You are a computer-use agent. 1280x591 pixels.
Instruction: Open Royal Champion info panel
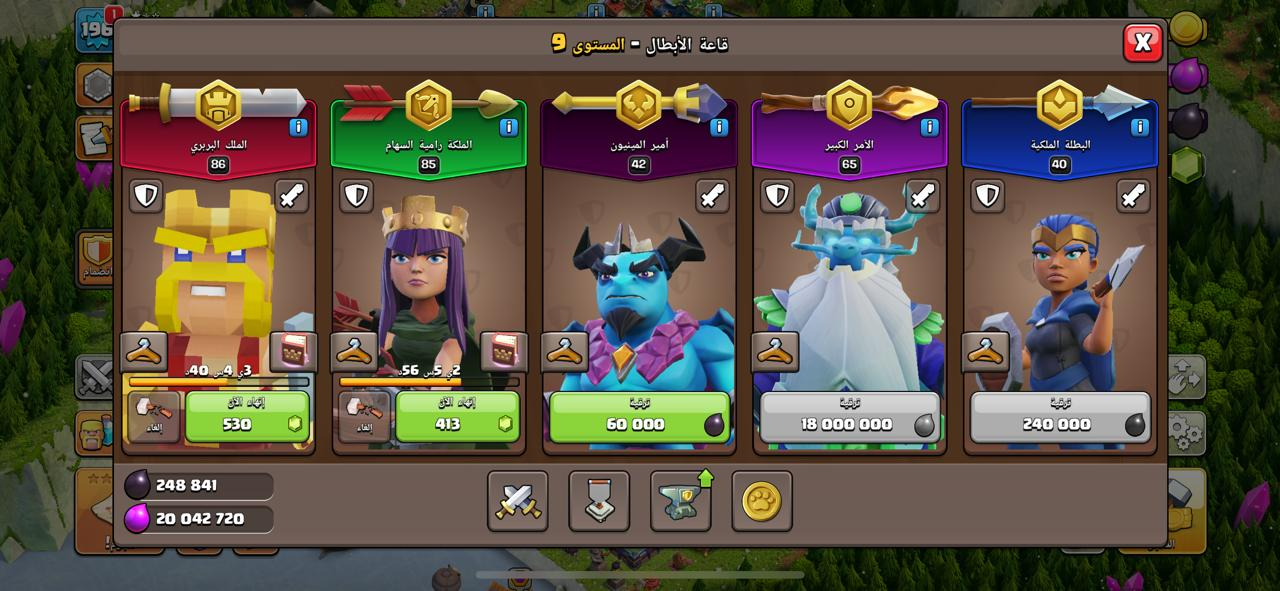pos(1139,127)
